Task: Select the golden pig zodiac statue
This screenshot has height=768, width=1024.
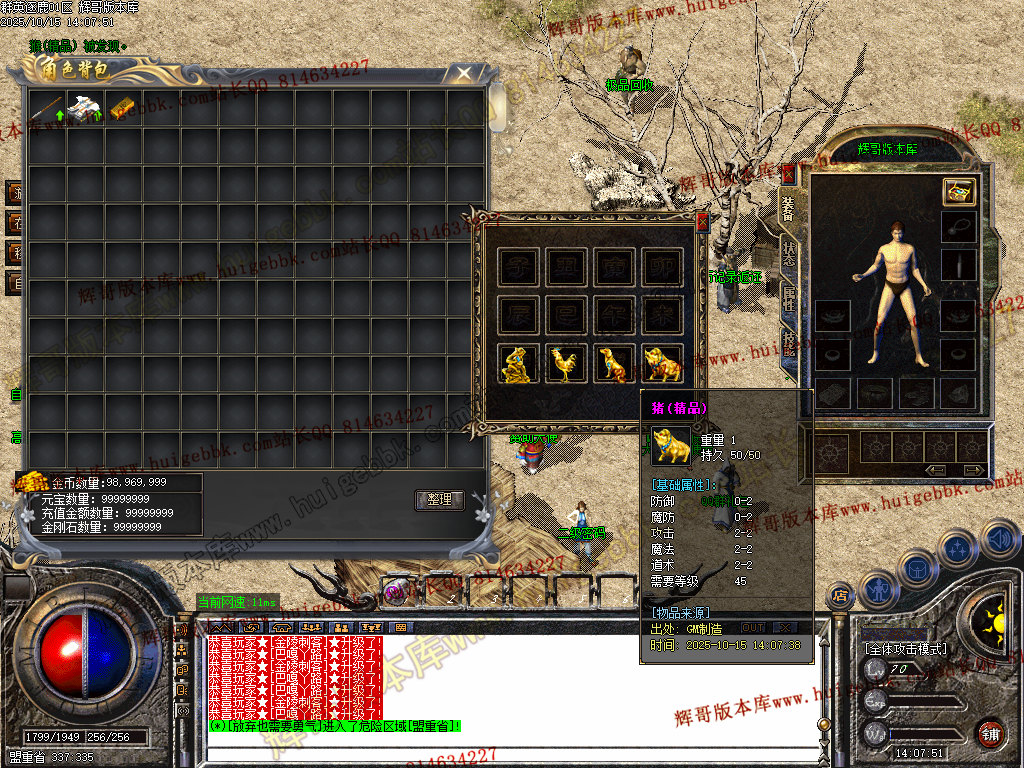Action: click(662, 364)
